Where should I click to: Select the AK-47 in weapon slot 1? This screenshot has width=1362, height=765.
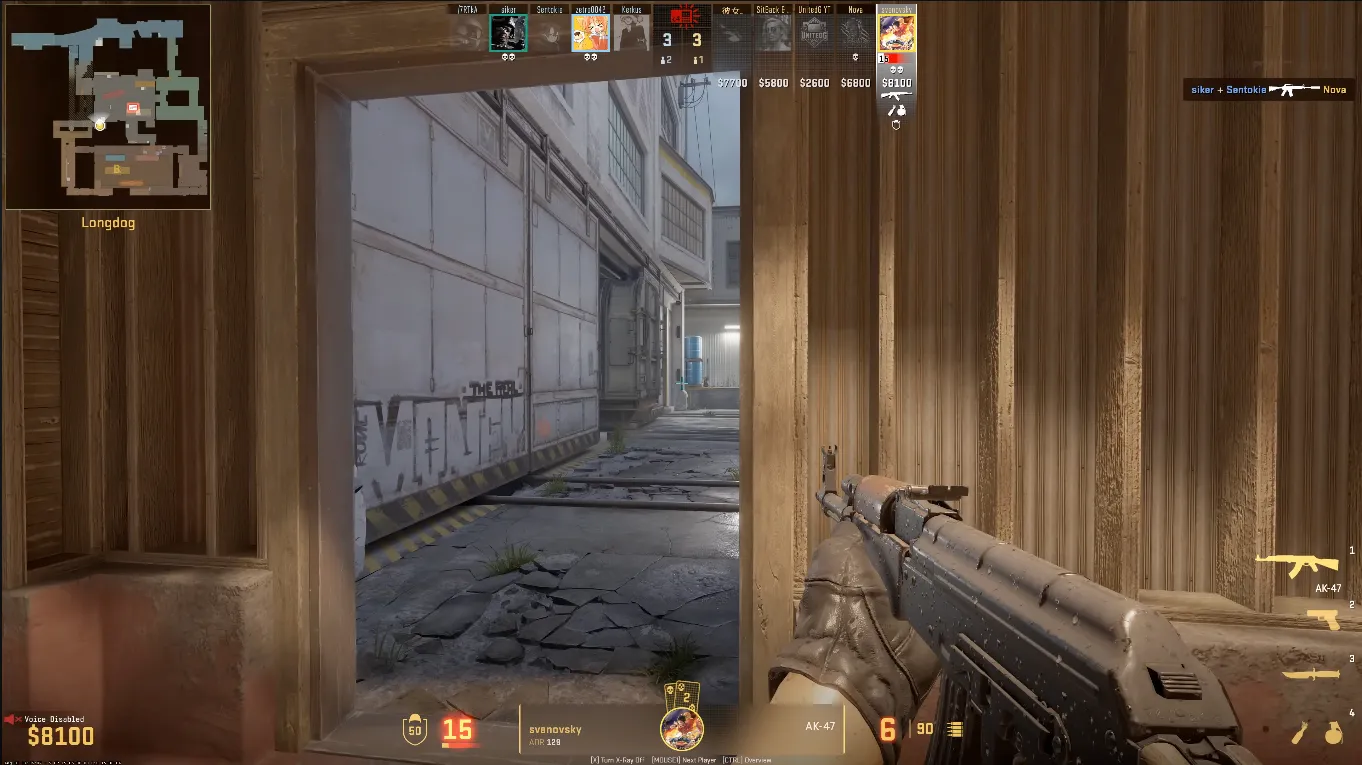point(1311,565)
